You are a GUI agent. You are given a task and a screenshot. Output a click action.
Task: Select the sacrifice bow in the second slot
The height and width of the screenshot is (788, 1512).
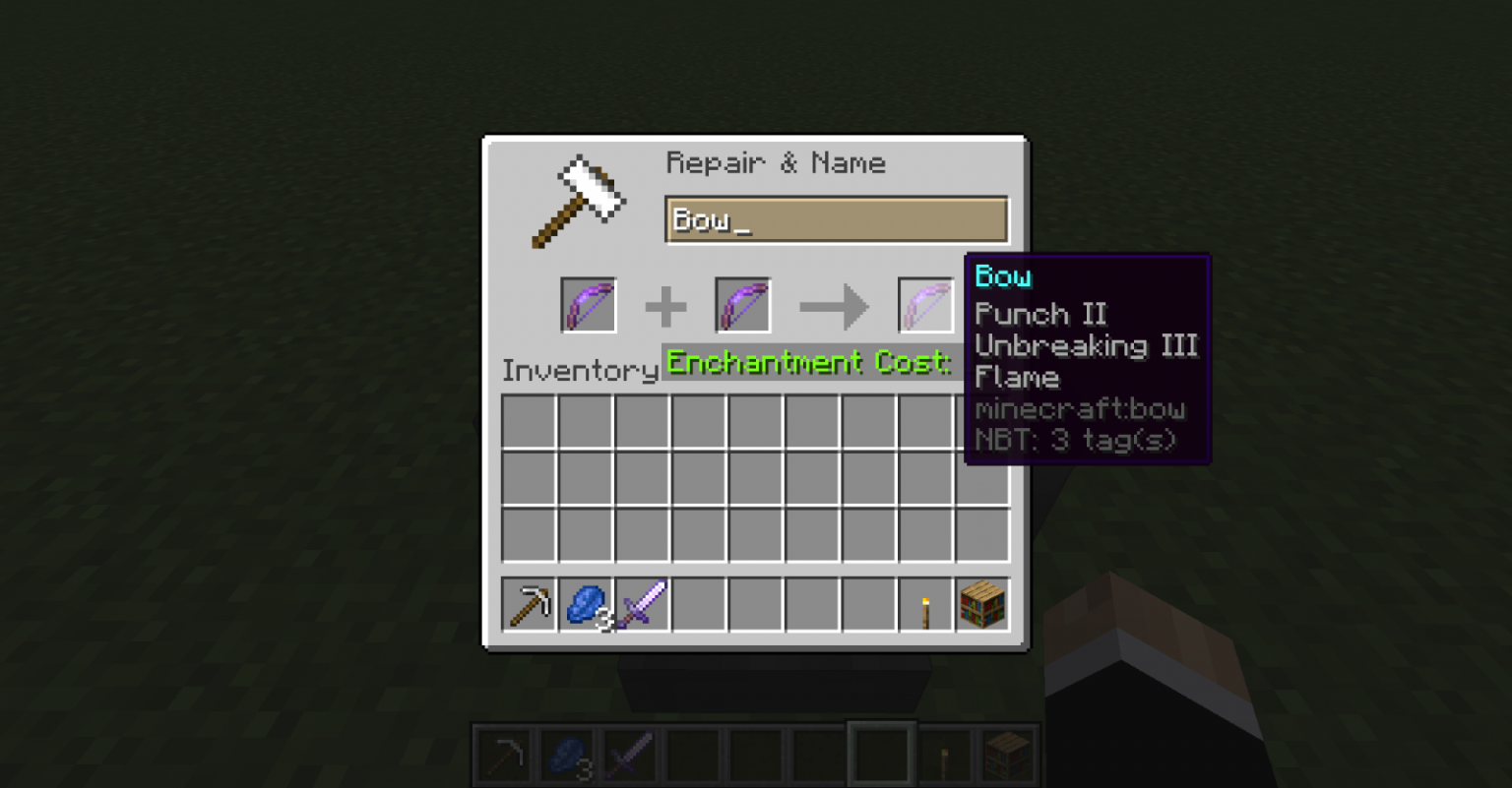point(742,305)
